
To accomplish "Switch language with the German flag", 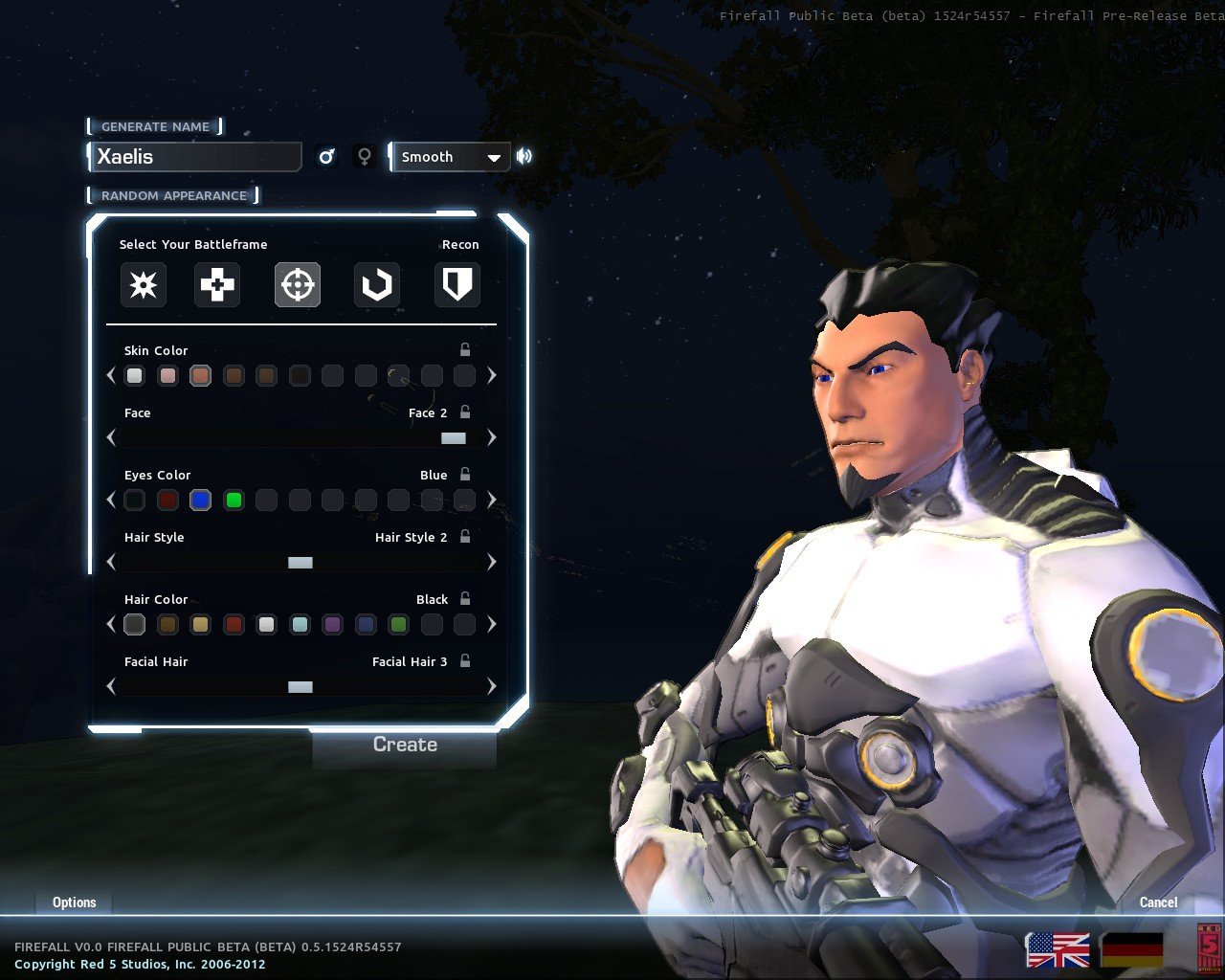I will pyautogui.click(x=1132, y=950).
